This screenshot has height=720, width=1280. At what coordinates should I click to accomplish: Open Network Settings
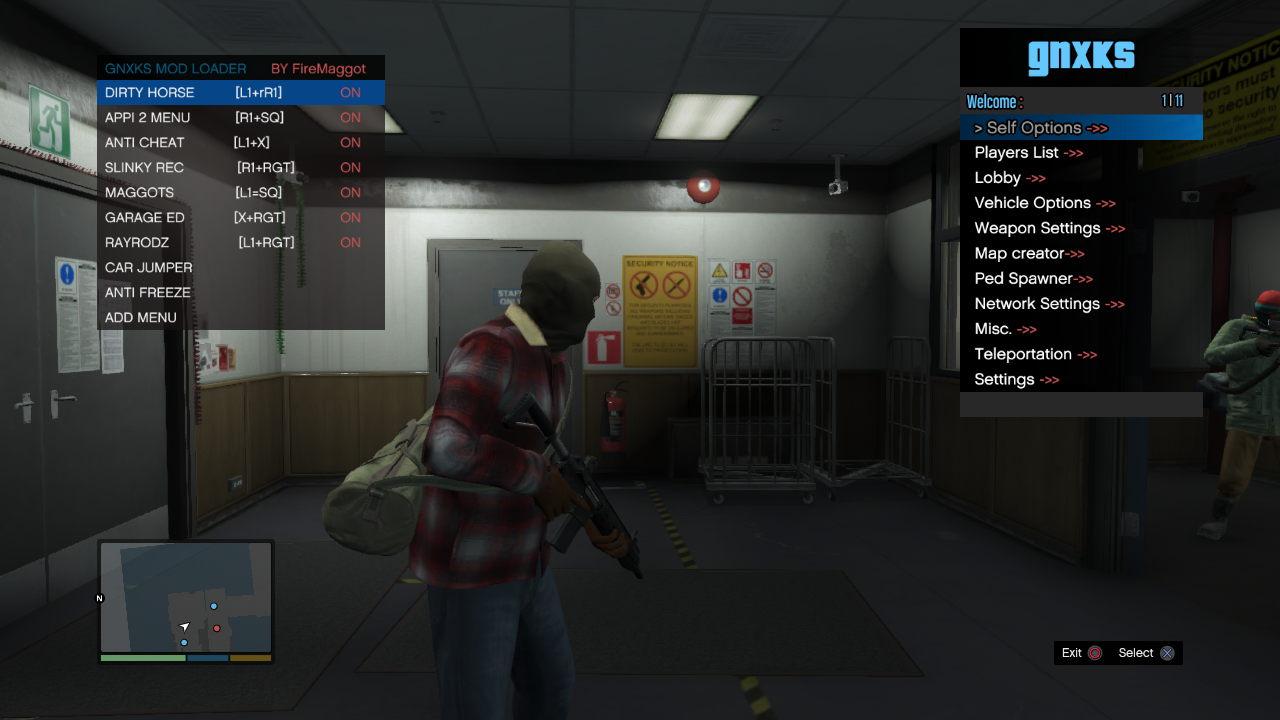1049,304
